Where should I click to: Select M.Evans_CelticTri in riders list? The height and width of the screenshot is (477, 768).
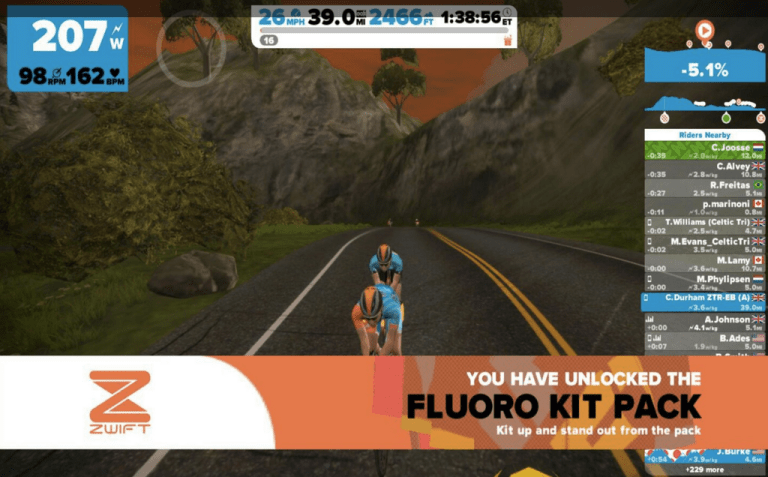coord(704,246)
